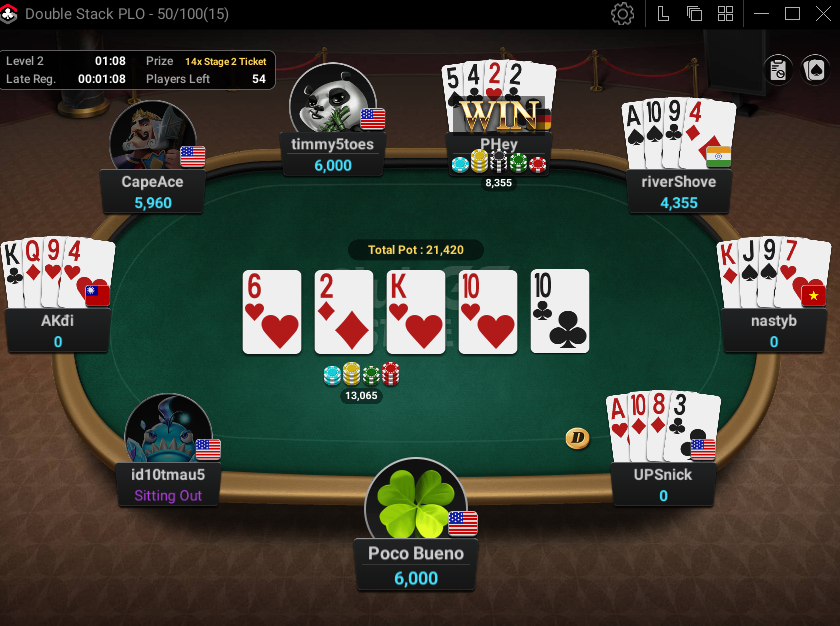The width and height of the screenshot is (840, 626).
Task: Open the tournament info panel showing Level 2
Action: [x=137, y=70]
